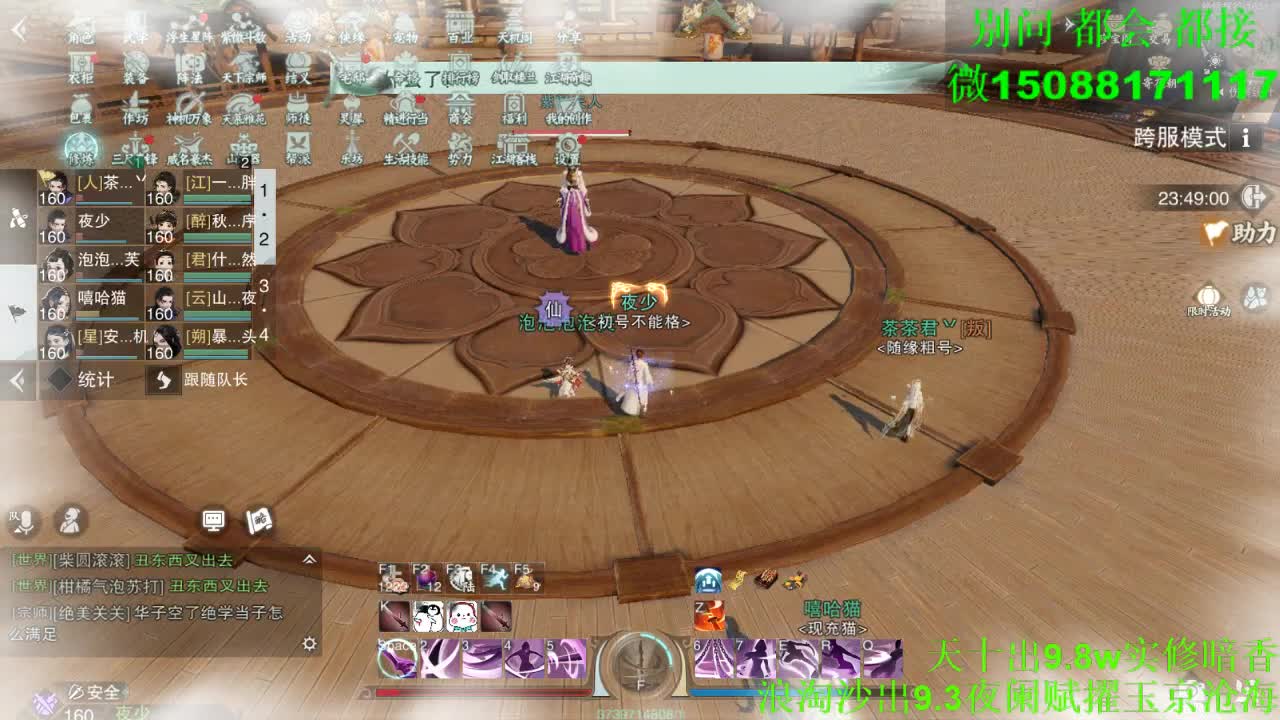Open the 设置 (Settings) menu
Viewport: 1280px width, 720px height.
[x=567, y=148]
